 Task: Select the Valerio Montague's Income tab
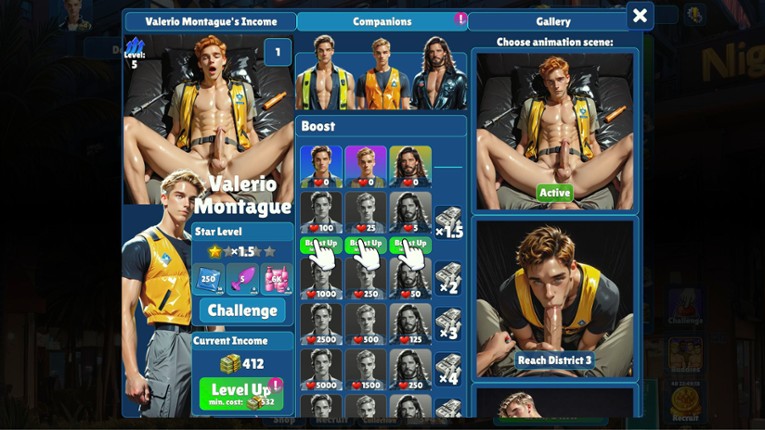tap(210, 21)
